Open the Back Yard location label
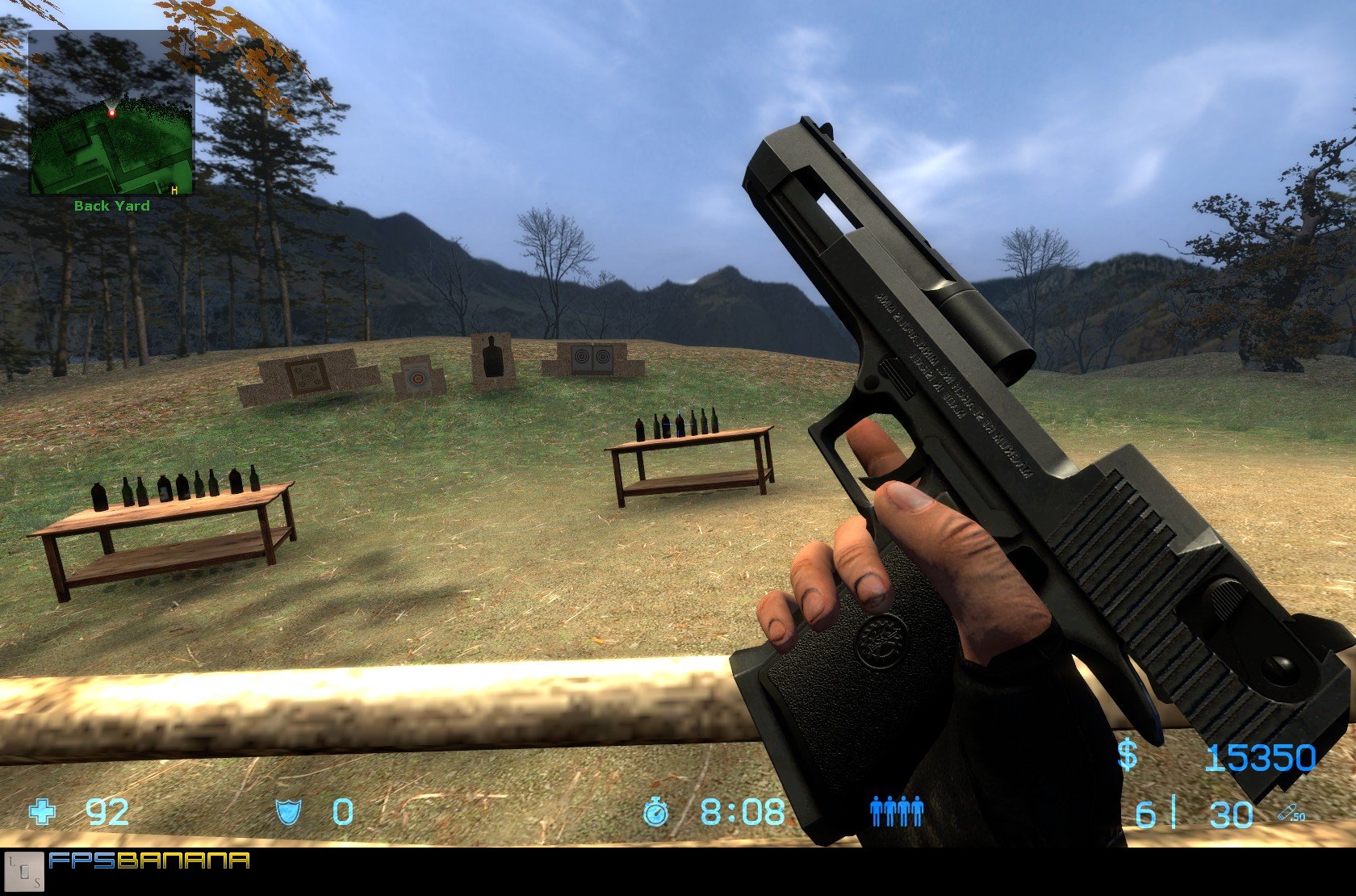This screenshot has height=896, width=1356. [111, 206]
